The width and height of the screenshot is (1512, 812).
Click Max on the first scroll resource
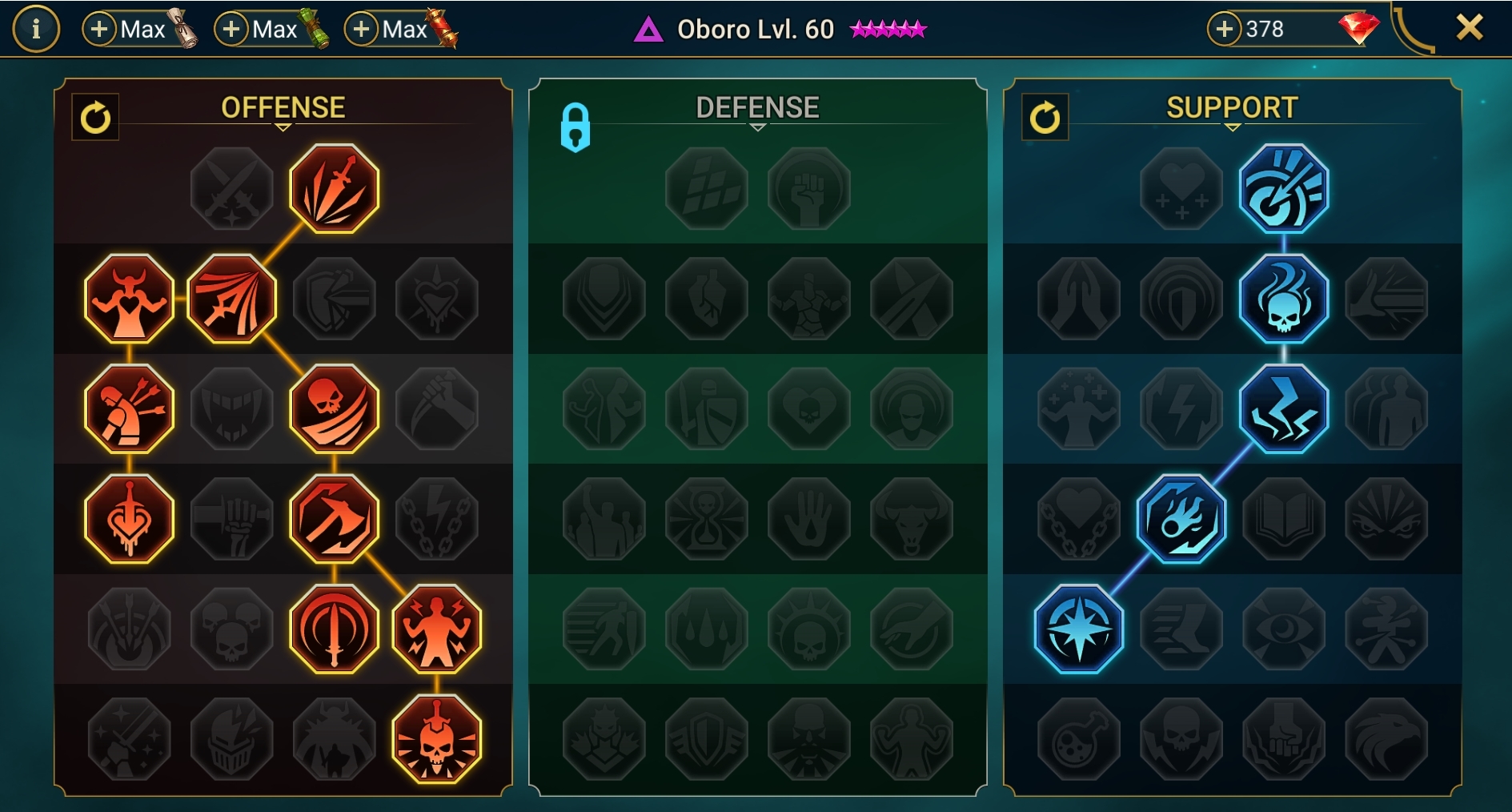click(x=136, y=29)
